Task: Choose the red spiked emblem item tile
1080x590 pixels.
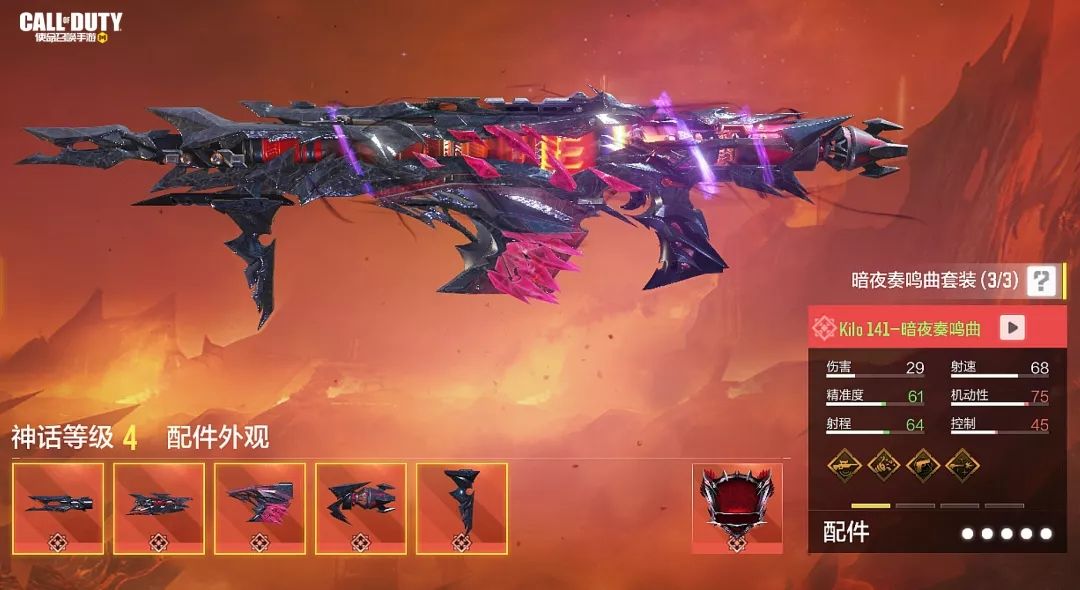Action: (x=737, y=508)
